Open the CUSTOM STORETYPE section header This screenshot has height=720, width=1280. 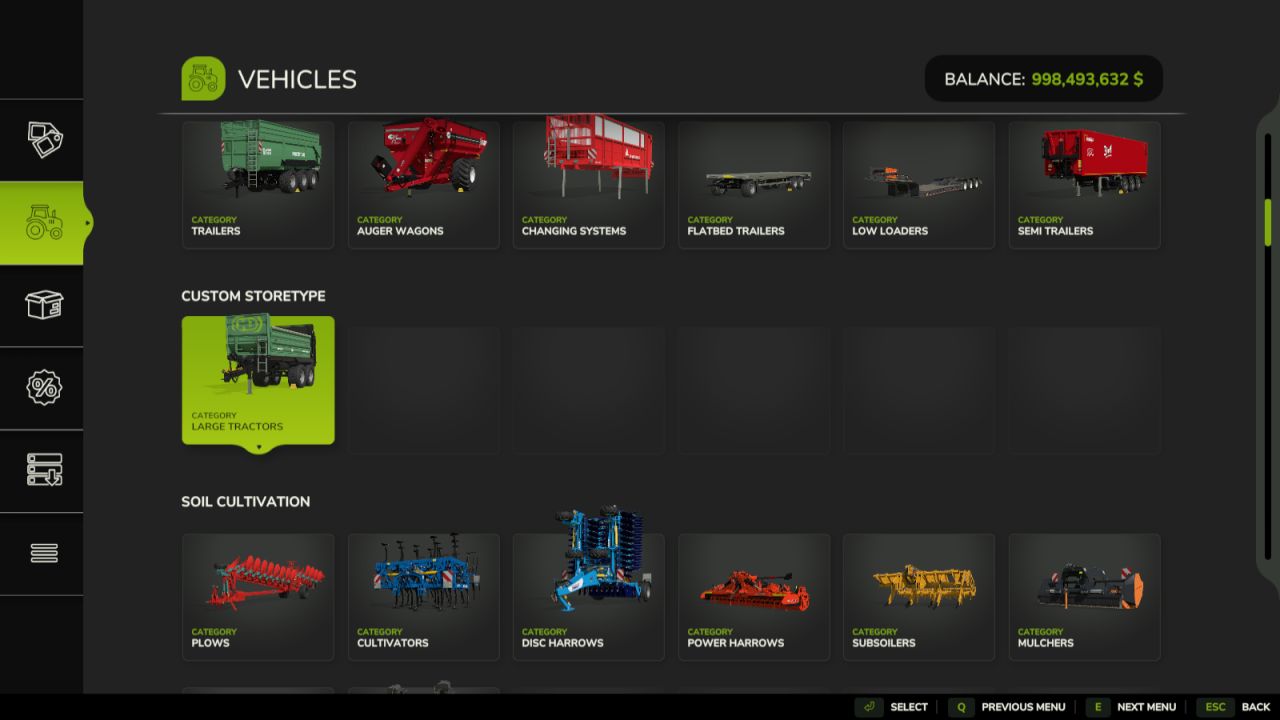pyautogui.click(x=253, y=296)
